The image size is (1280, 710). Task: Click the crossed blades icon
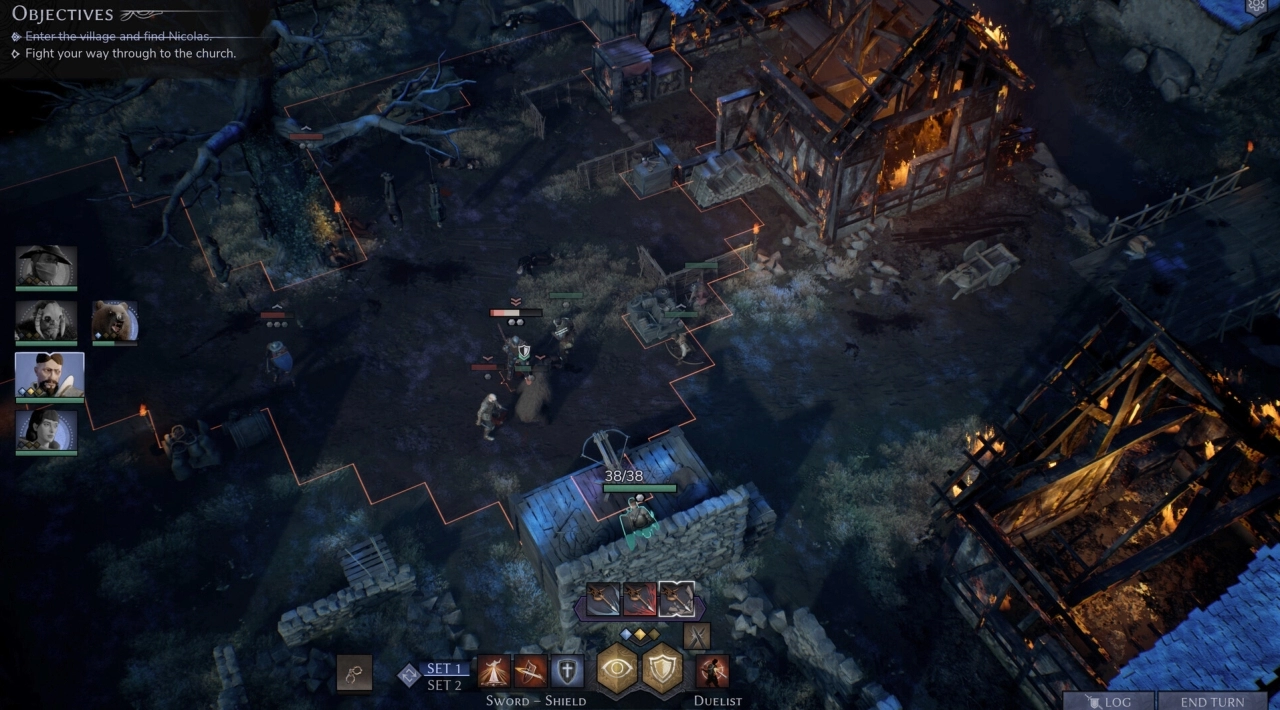696,635
